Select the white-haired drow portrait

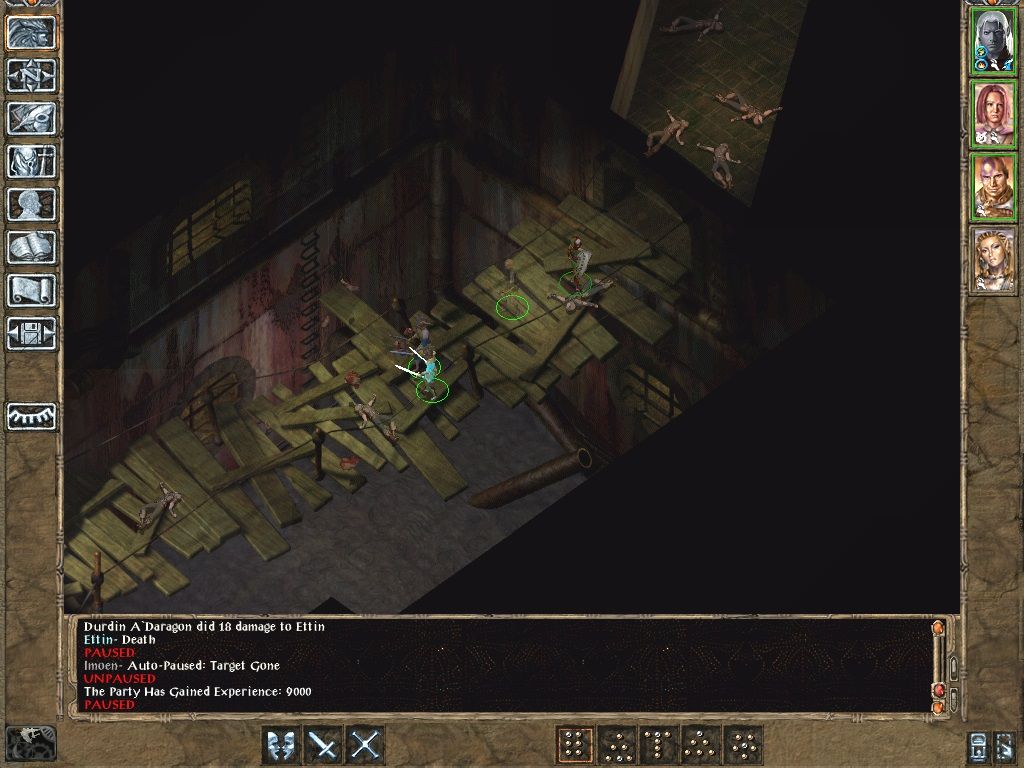coord(994,41)
